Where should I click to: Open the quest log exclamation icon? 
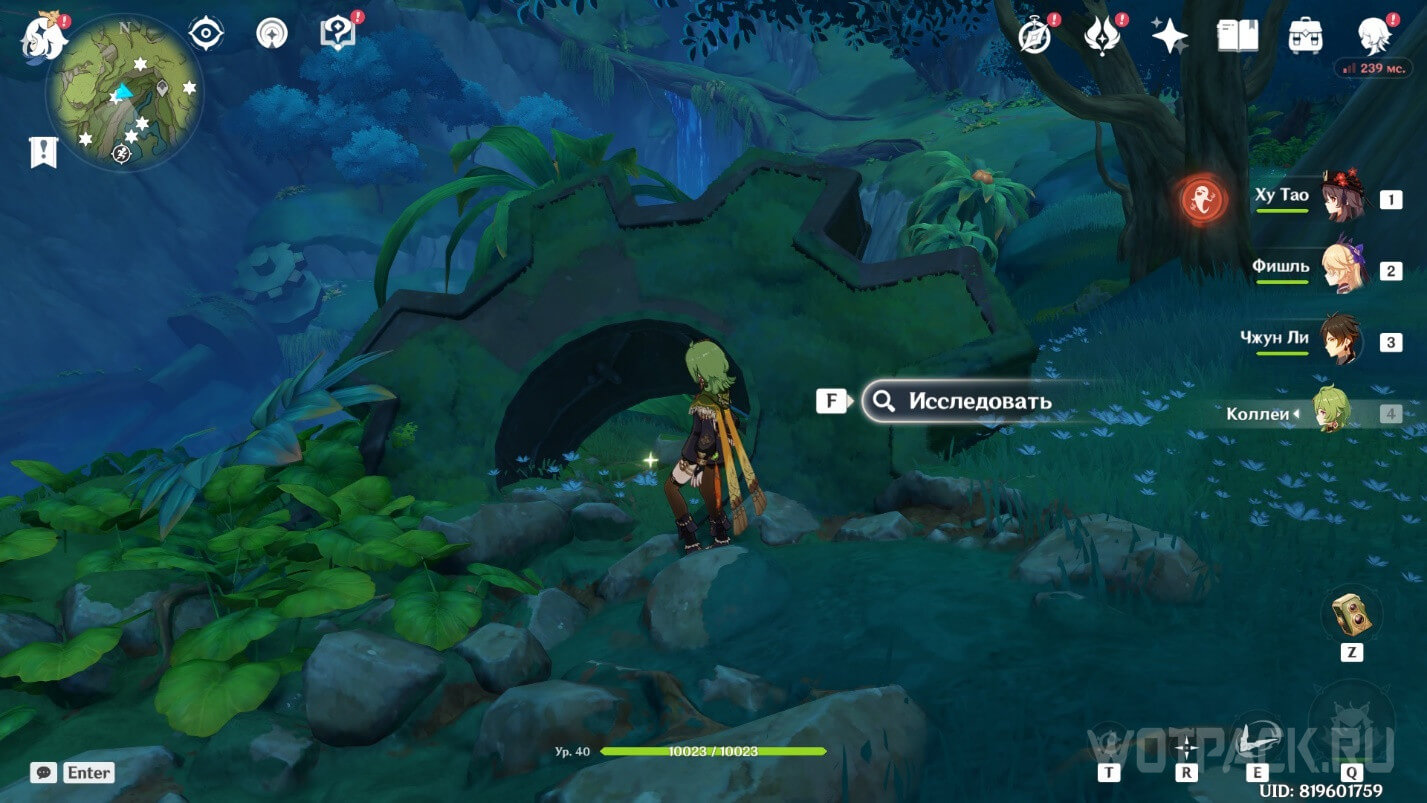click(44, 152)
